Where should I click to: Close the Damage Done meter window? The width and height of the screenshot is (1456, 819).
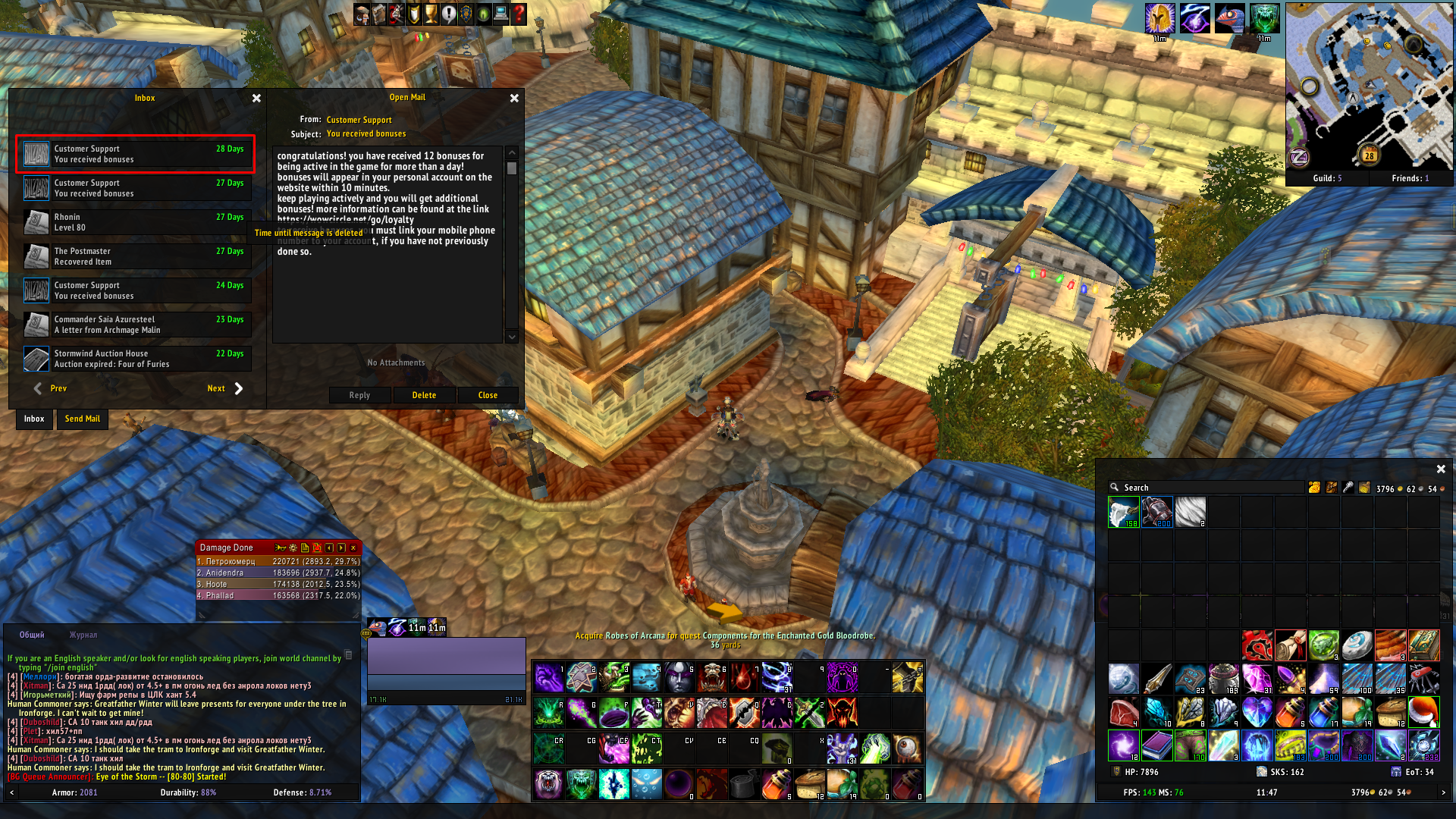(353, 548)
